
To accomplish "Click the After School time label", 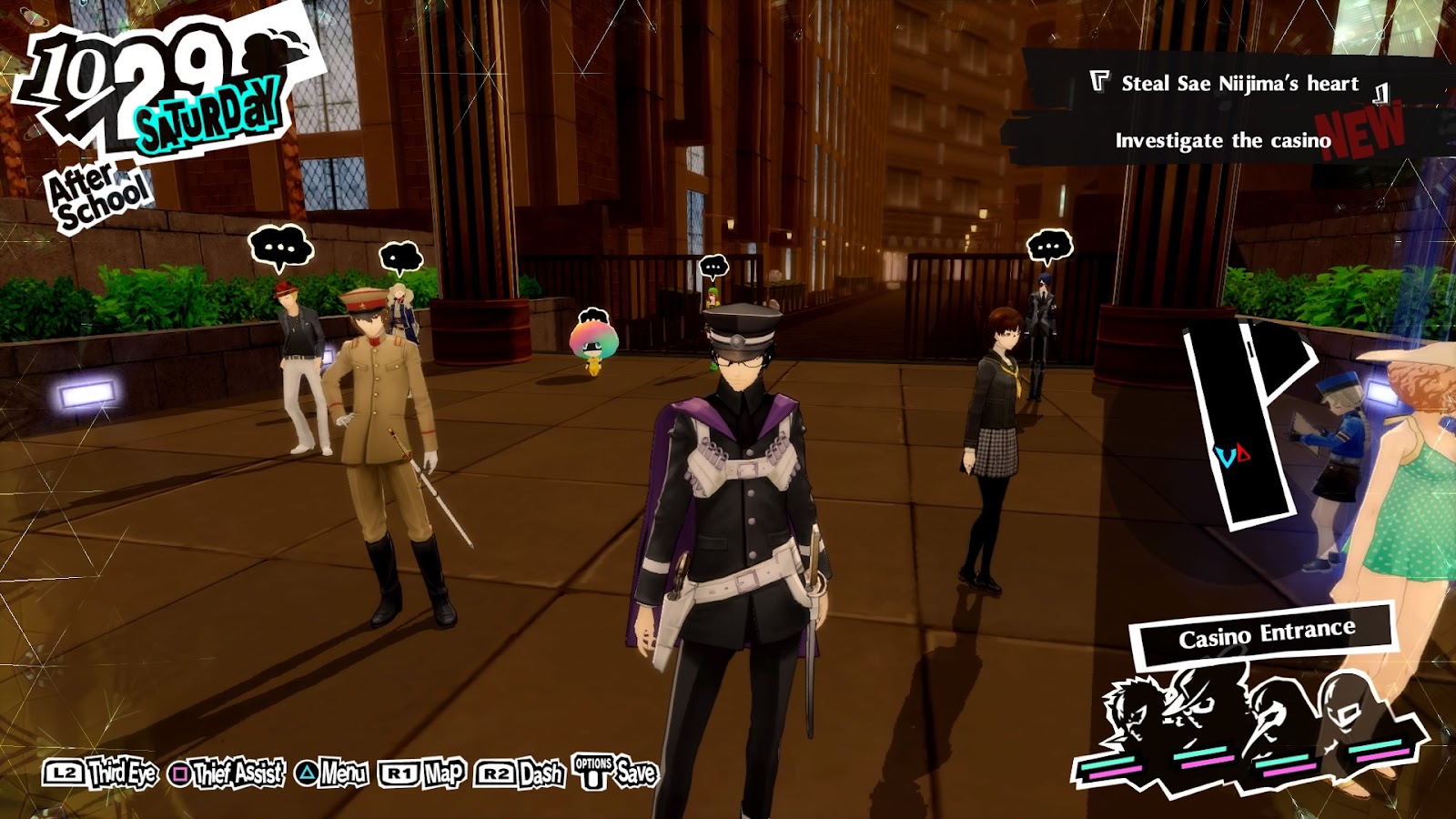I will click(x=97, y=197).
